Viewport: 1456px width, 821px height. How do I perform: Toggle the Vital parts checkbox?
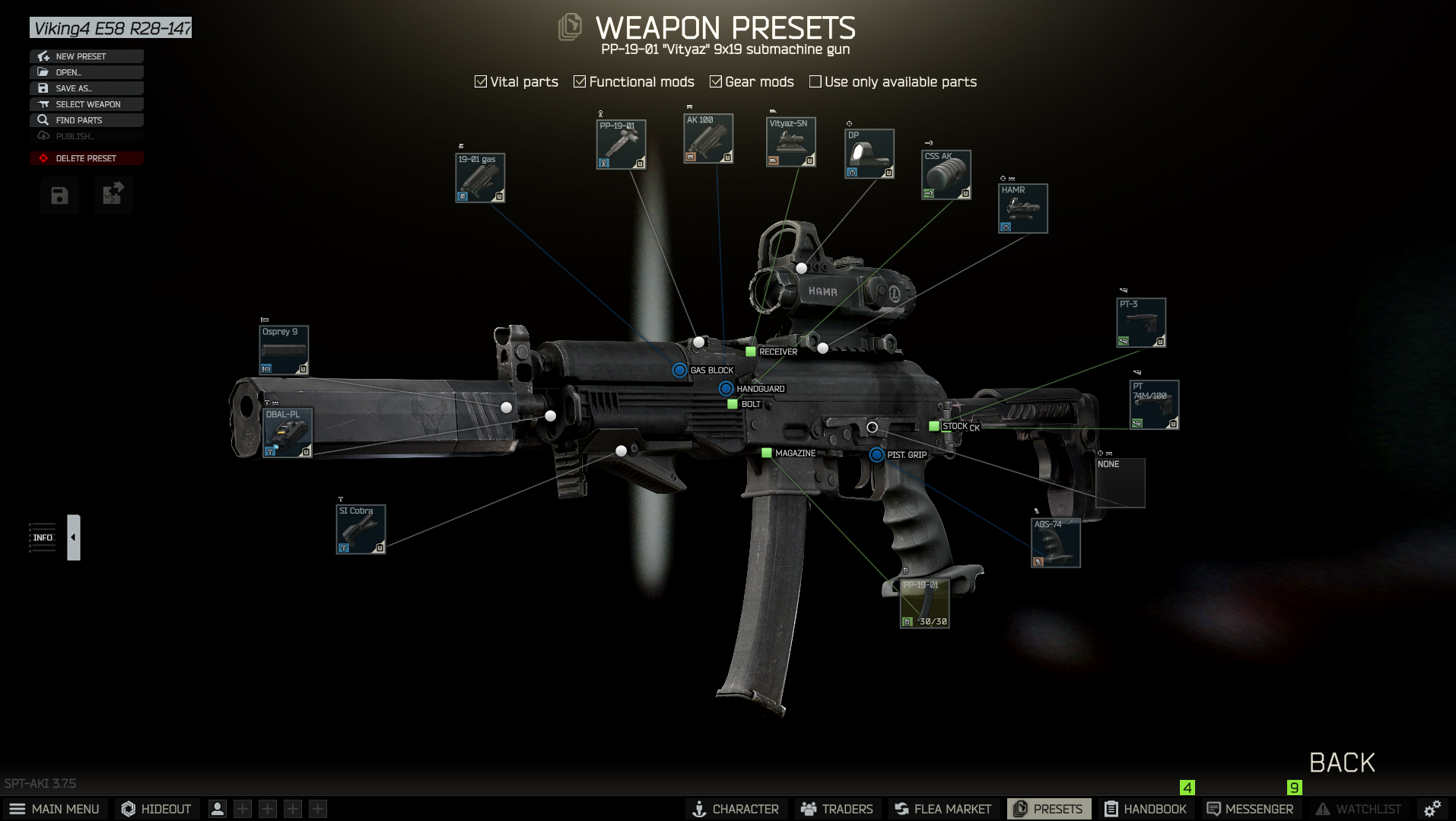[x=481, y=81]
